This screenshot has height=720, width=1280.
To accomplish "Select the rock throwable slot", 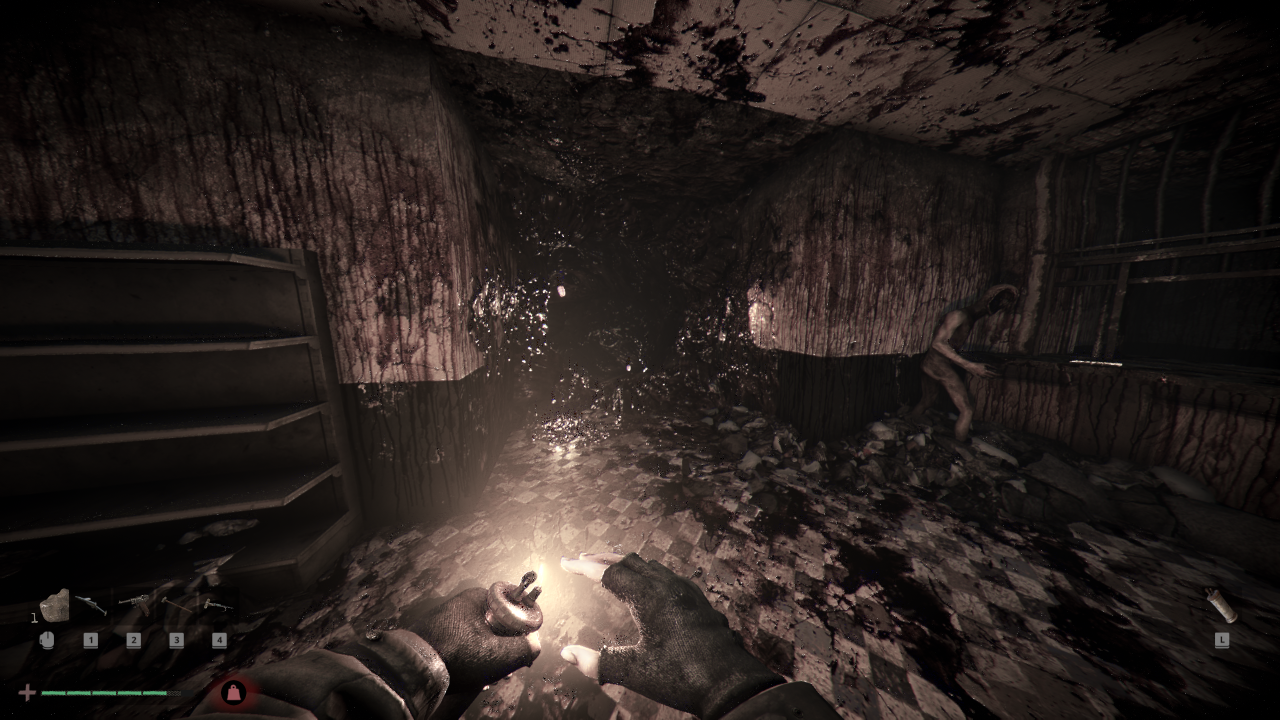I will [53, 605].
